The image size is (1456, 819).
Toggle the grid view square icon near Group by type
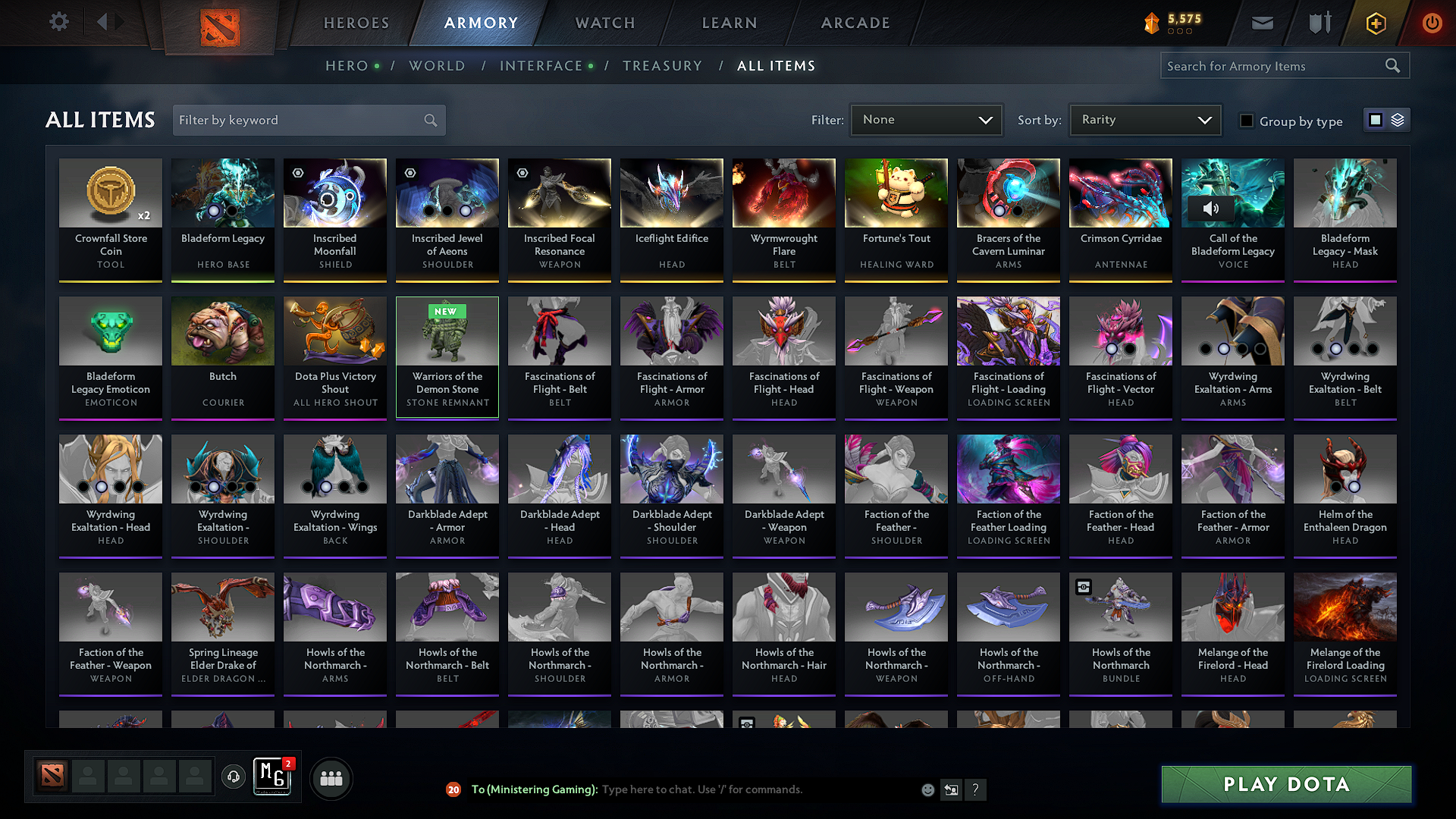1375,119
